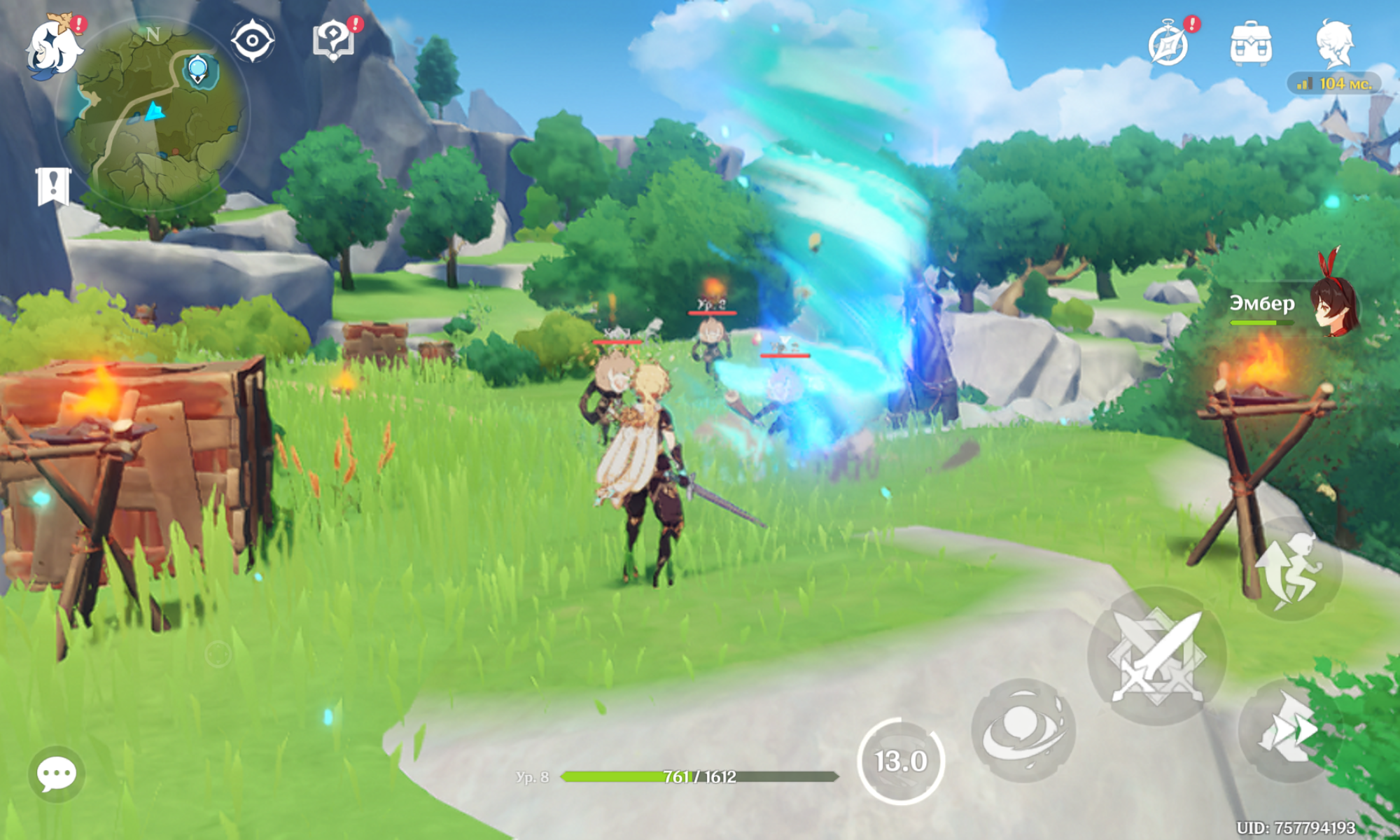This screenshot has height=840, width=1400.
Task: Open the character profile screen
Action: tap(1334, 45)
